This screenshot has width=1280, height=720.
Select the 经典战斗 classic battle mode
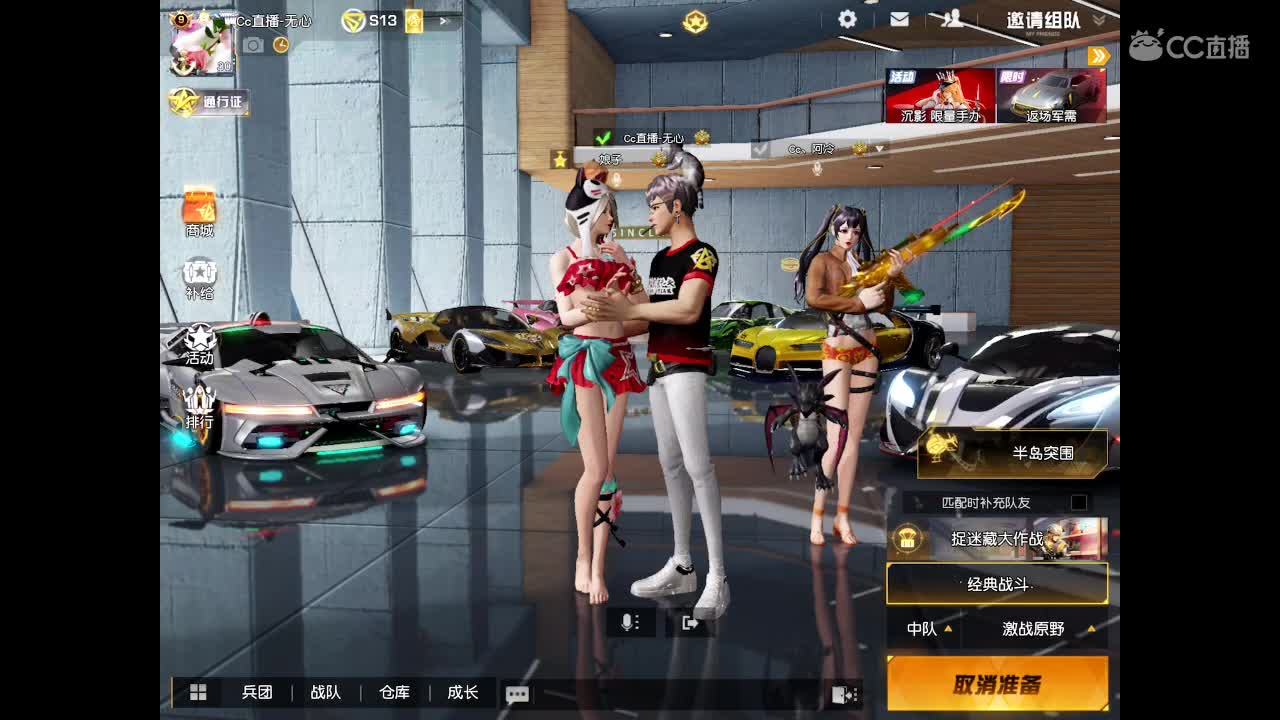999,584
